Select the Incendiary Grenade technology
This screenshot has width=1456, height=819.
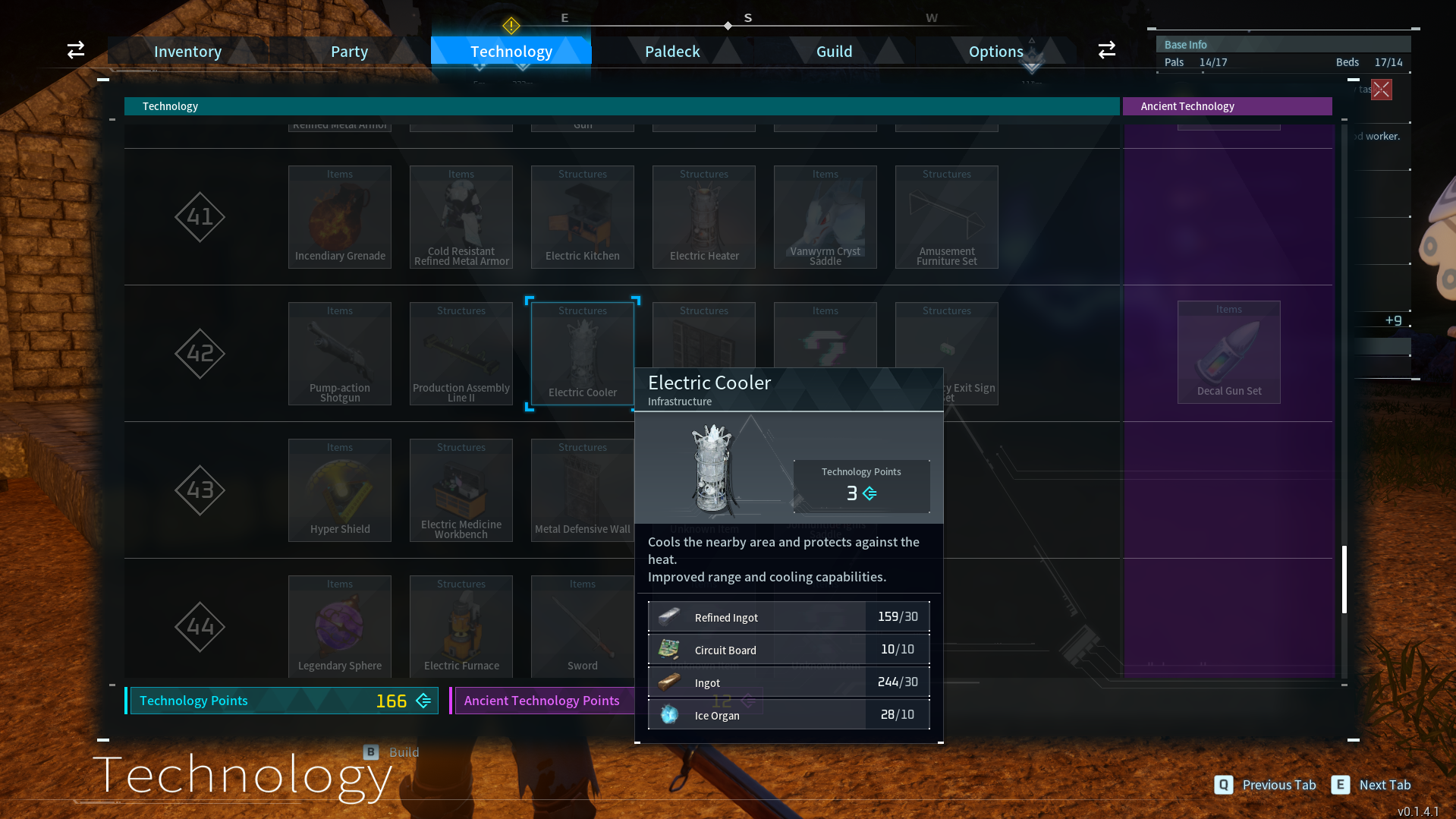339,216
